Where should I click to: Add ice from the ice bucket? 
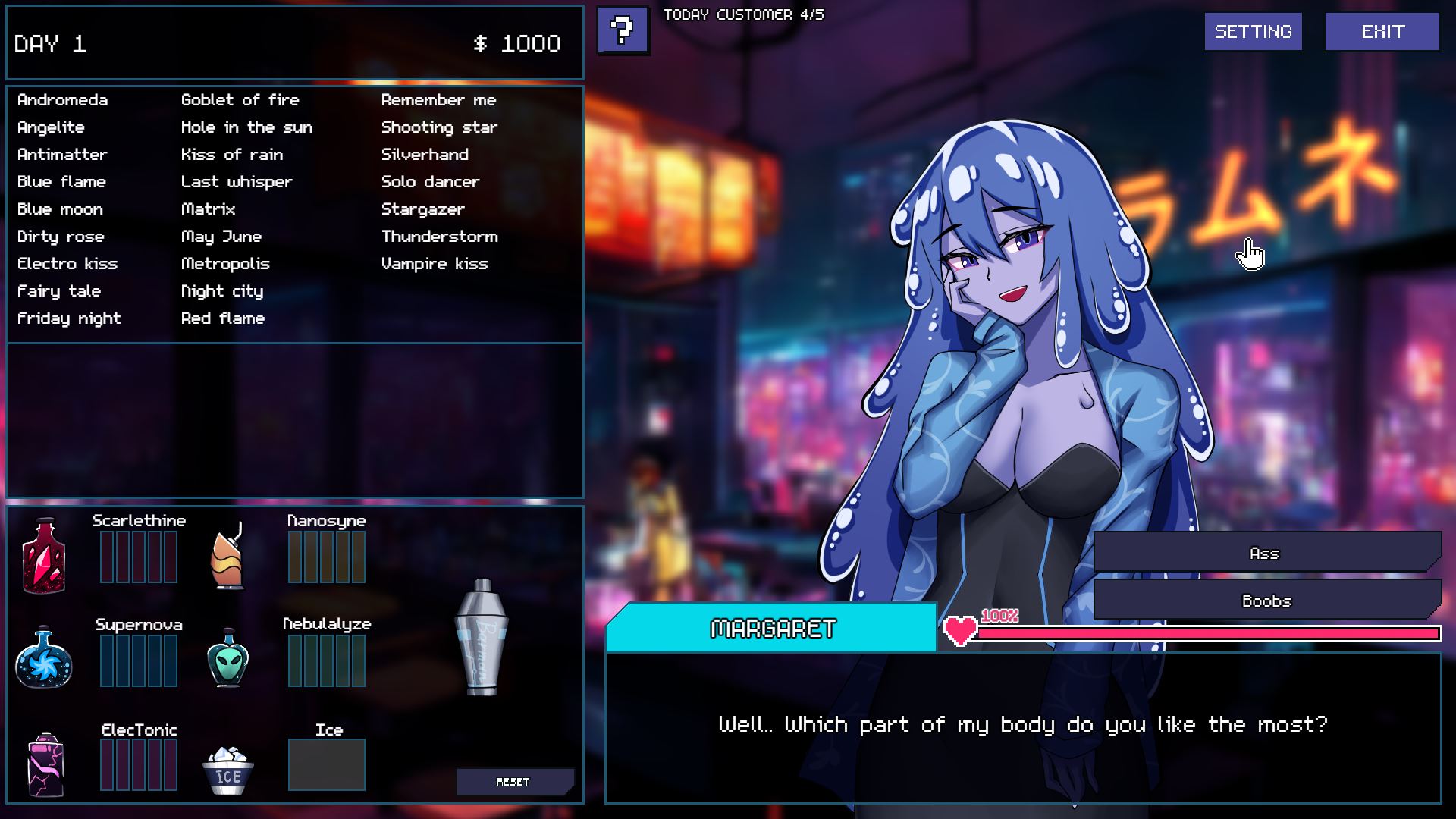[x=227, y=770]
